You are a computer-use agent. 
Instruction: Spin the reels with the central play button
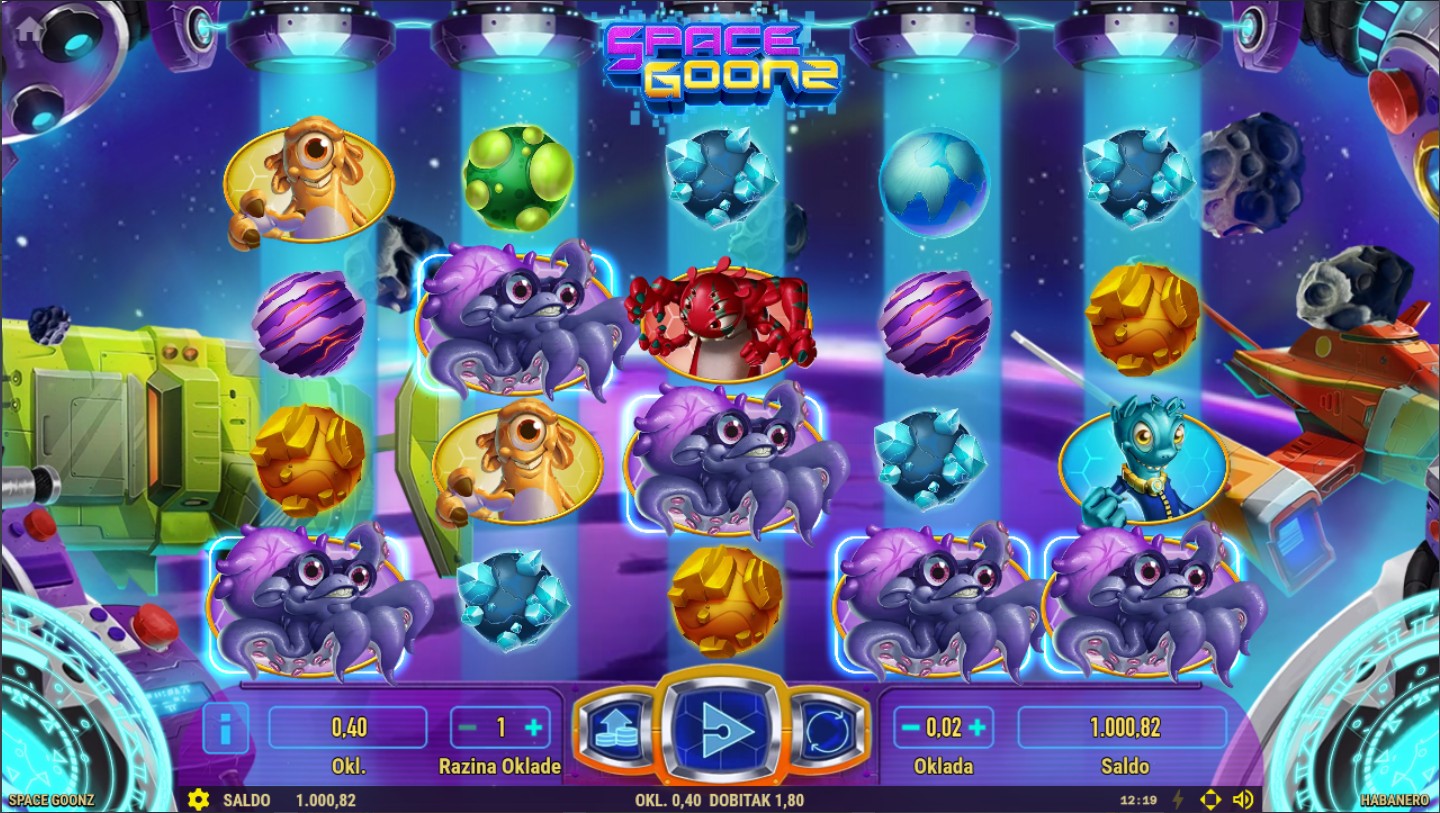click(x=720, y=727)
